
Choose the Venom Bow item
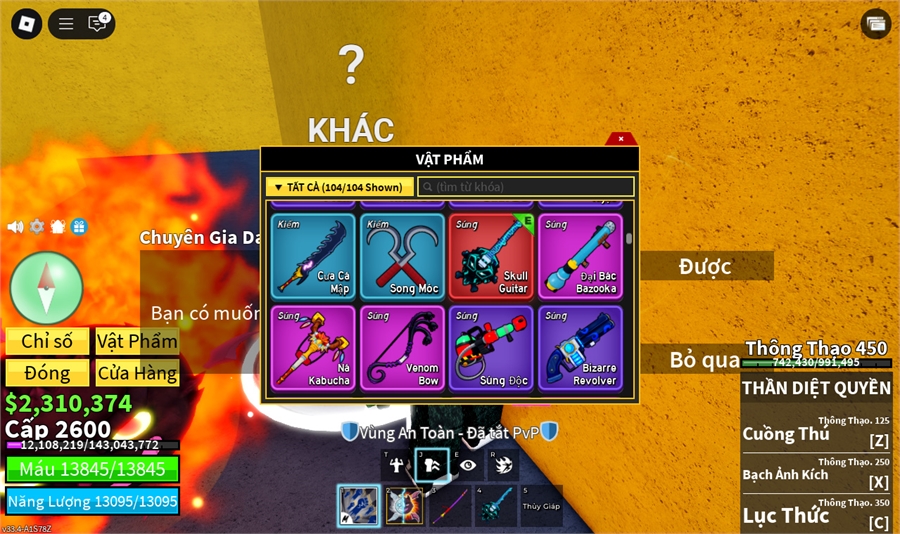[403, 348]
